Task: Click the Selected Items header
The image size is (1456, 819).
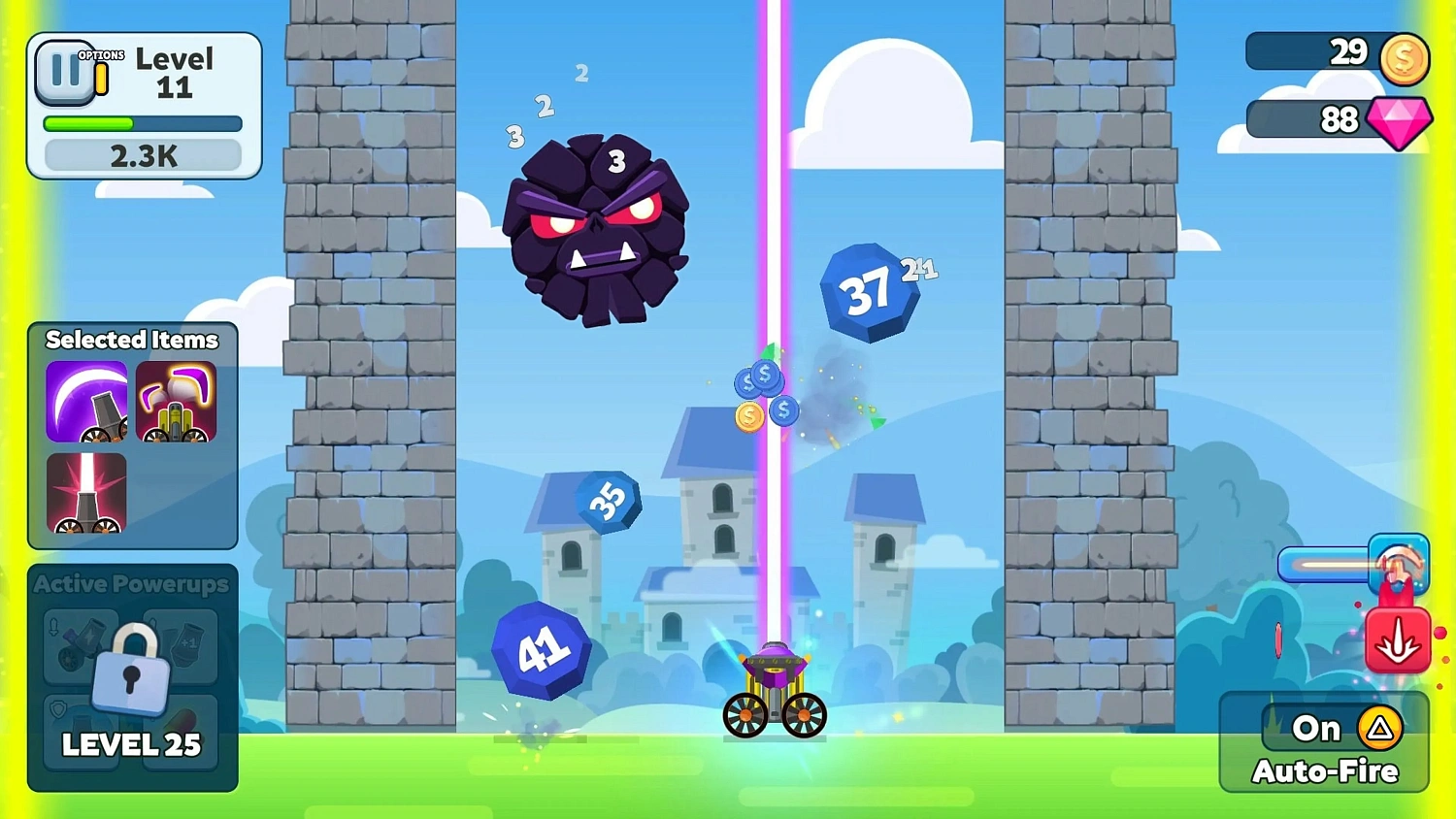Action: click(132, 340)
